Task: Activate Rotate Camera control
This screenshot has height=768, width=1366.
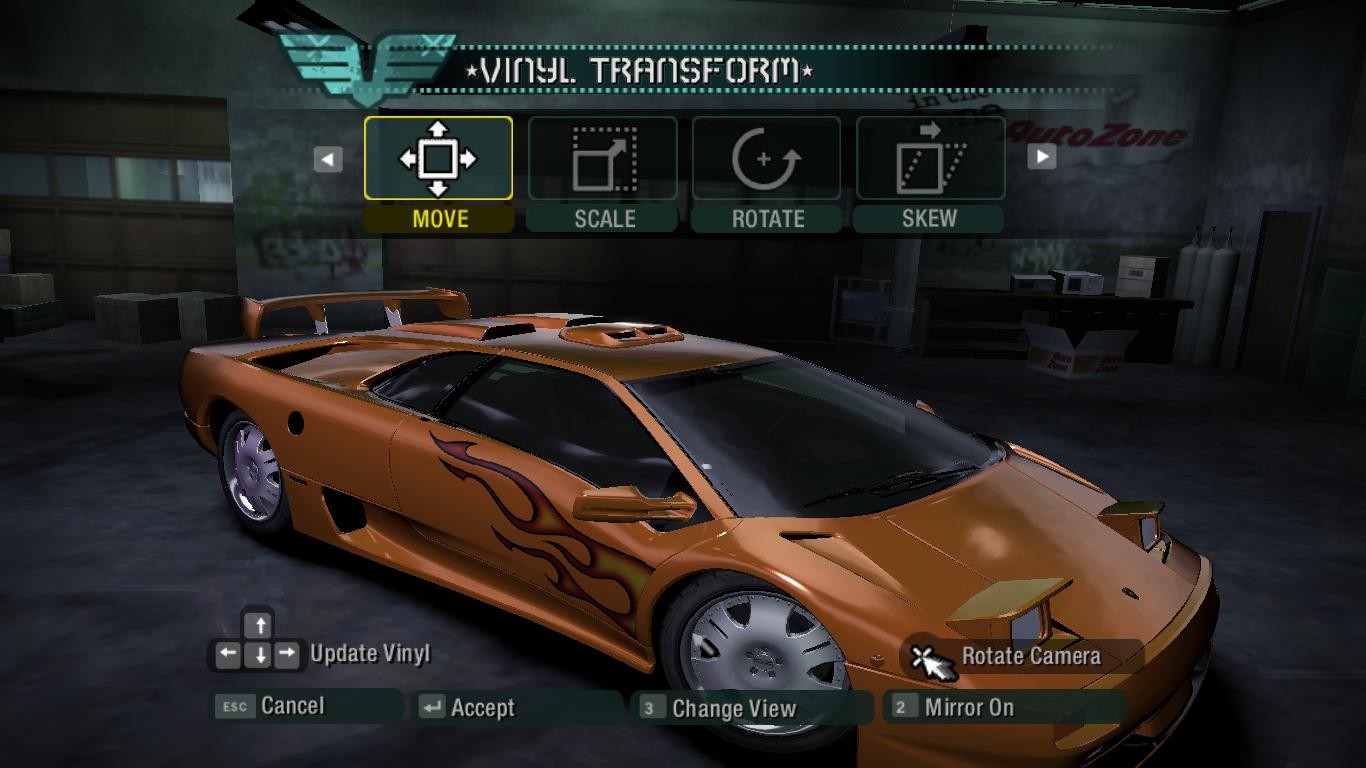Action: click(1030, 657)
